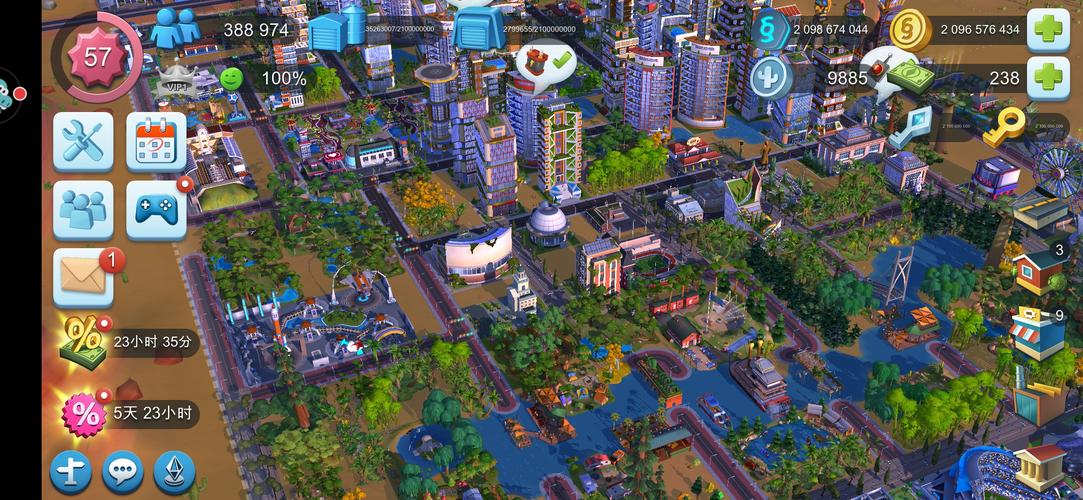Add Simoleons with the green plus button

click(1048, 29)
